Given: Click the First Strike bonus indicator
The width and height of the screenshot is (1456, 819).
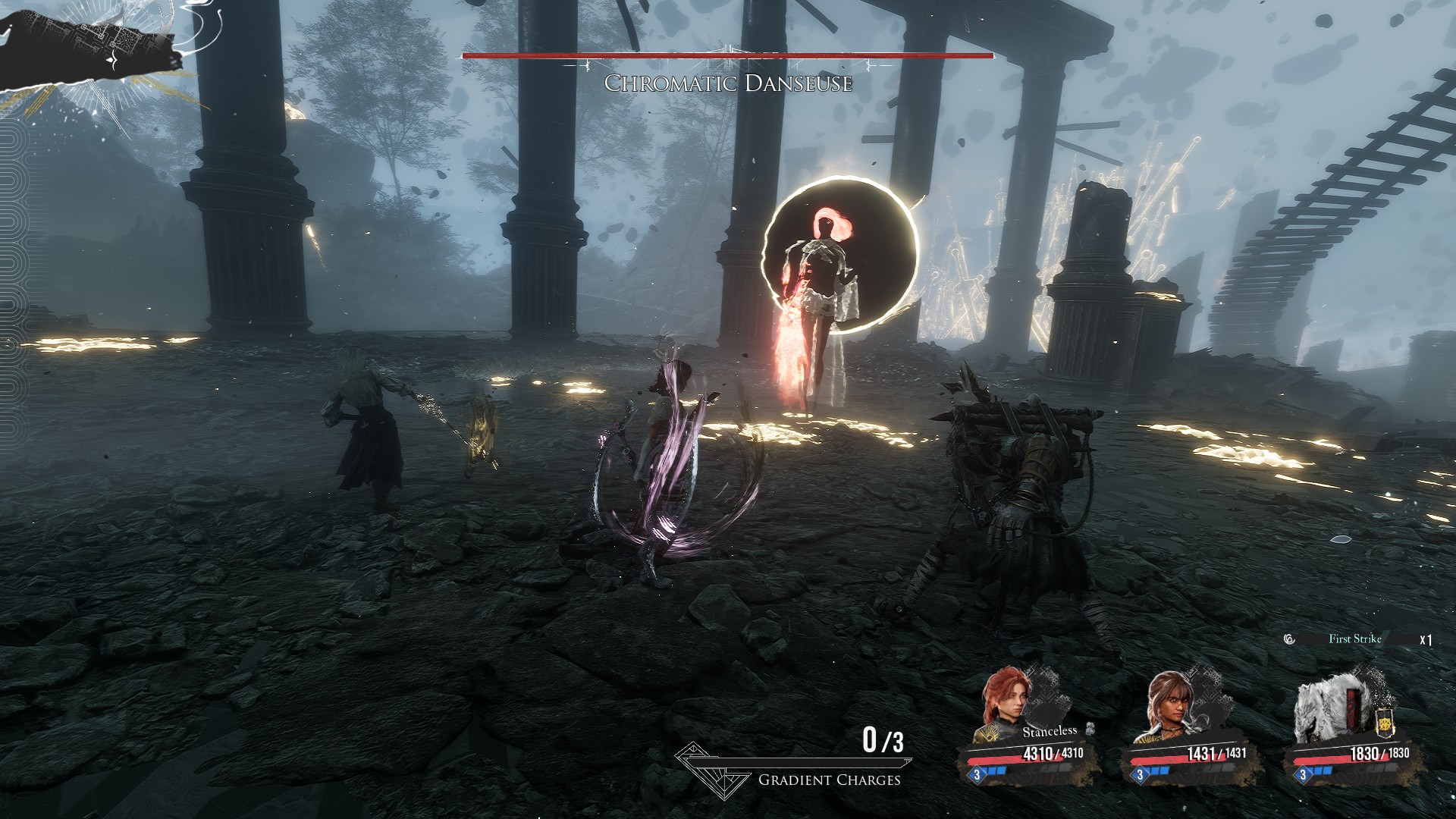Looking at the screenshot, I should click(x=1354, y=639).
